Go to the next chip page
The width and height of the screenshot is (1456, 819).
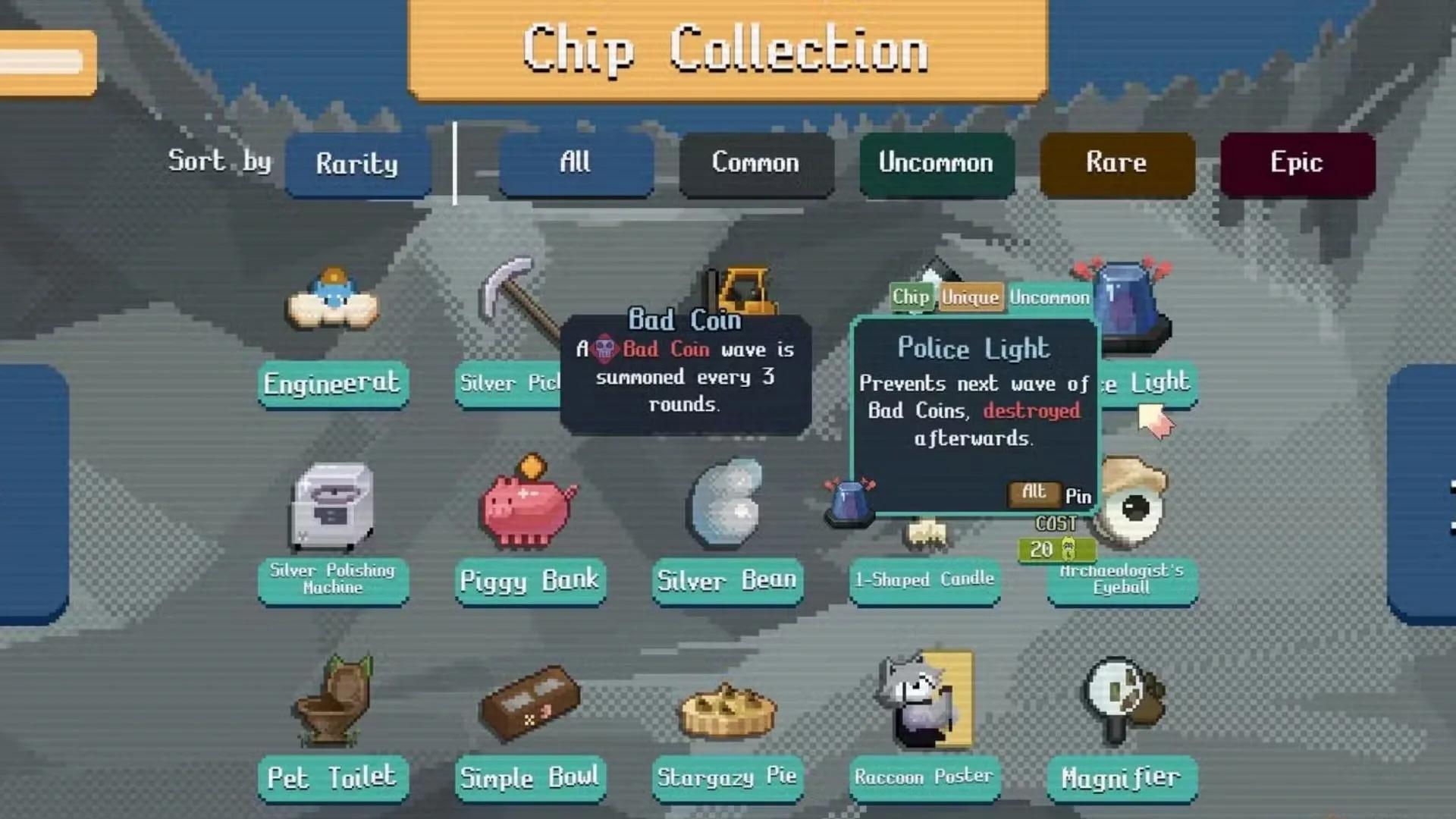(1422, 494)
